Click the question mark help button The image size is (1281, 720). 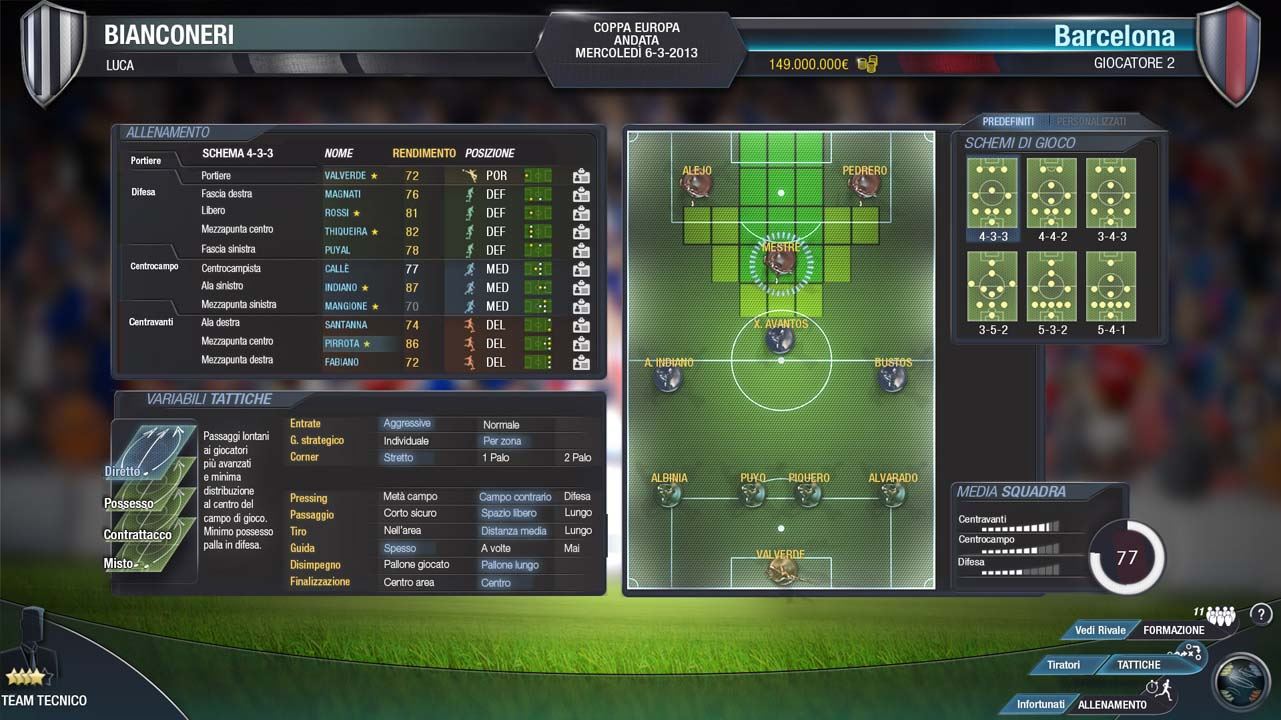1260,614
